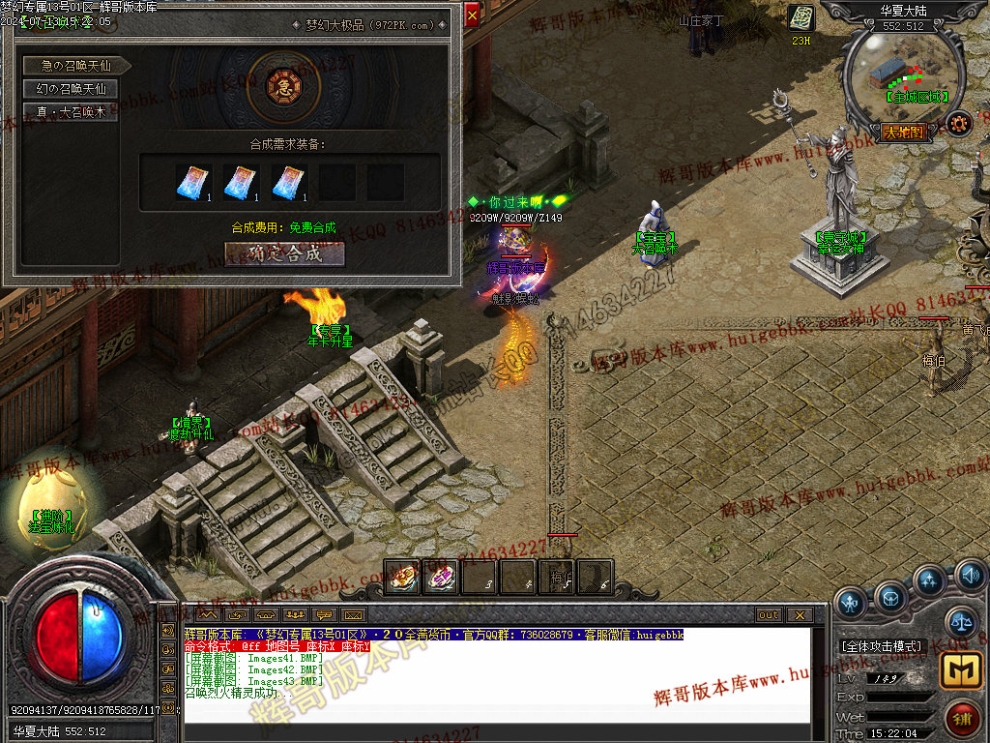Click the 'out' button on chat bar

coord(768,615)
